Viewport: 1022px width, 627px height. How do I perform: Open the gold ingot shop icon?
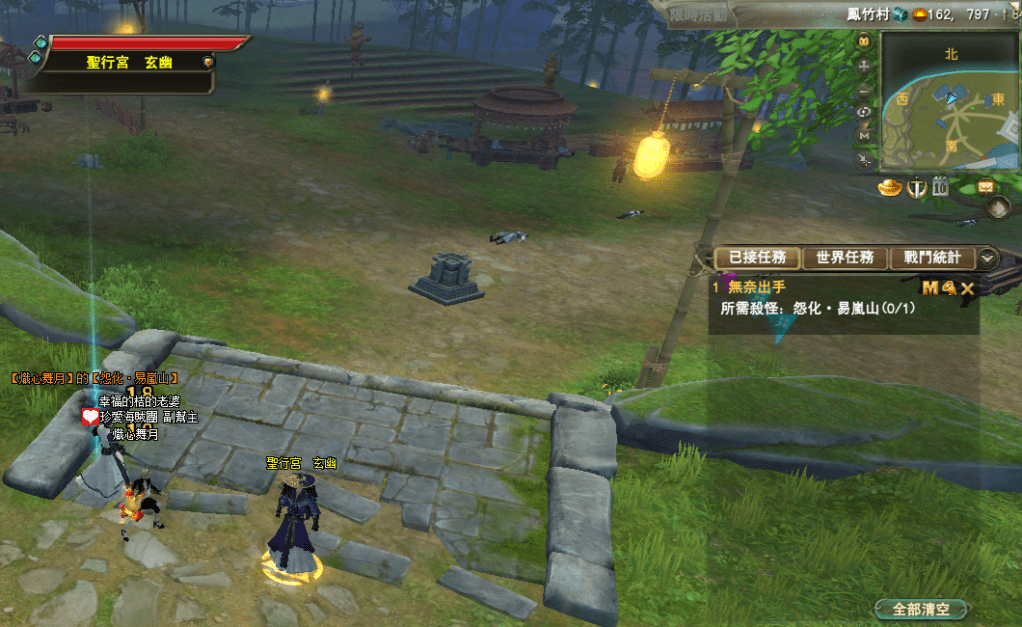(890, 187)
